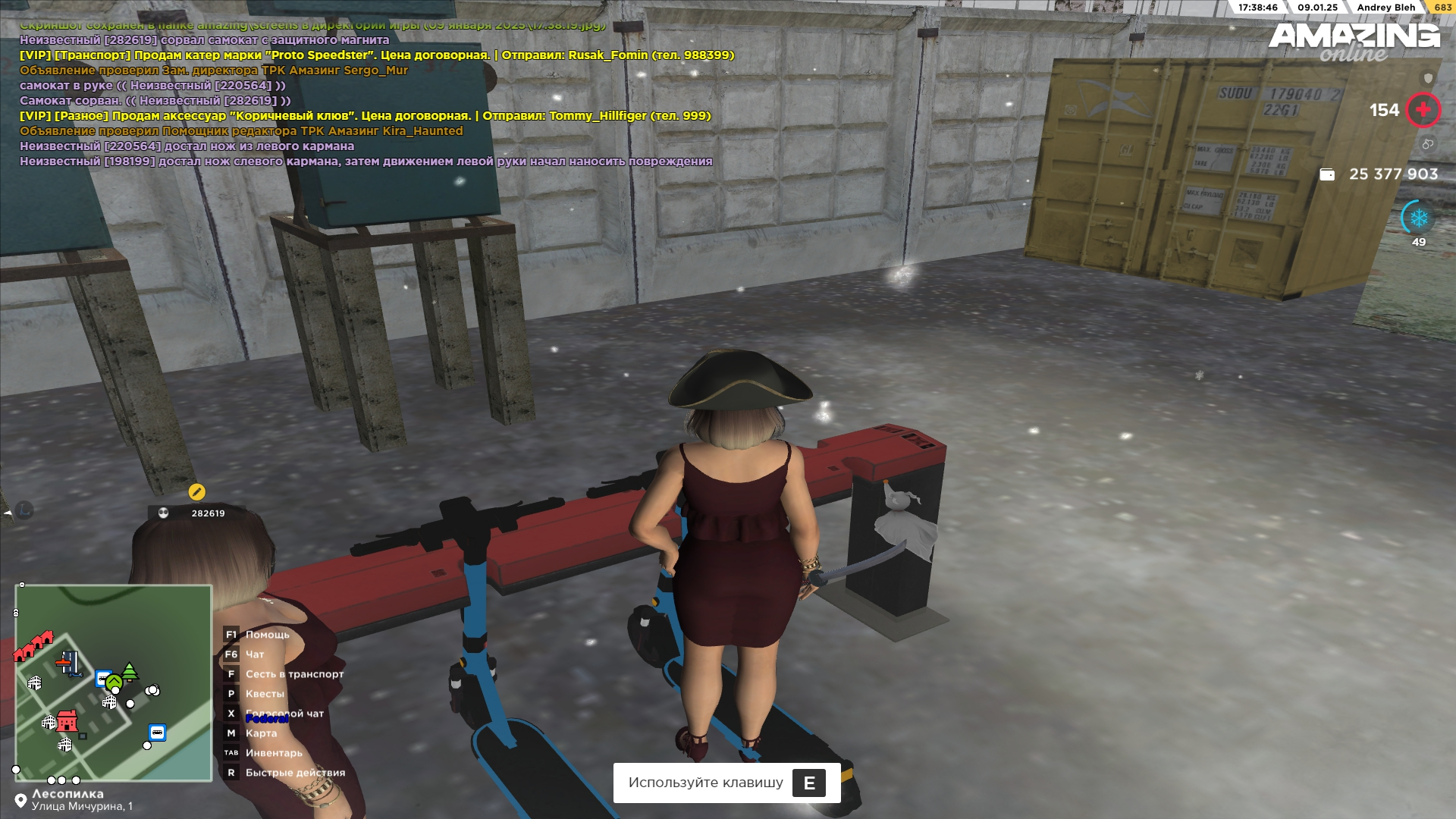Select the wallet money icon
Image resolution: width=1456 pixels, height=819 pixels.
1327,174
